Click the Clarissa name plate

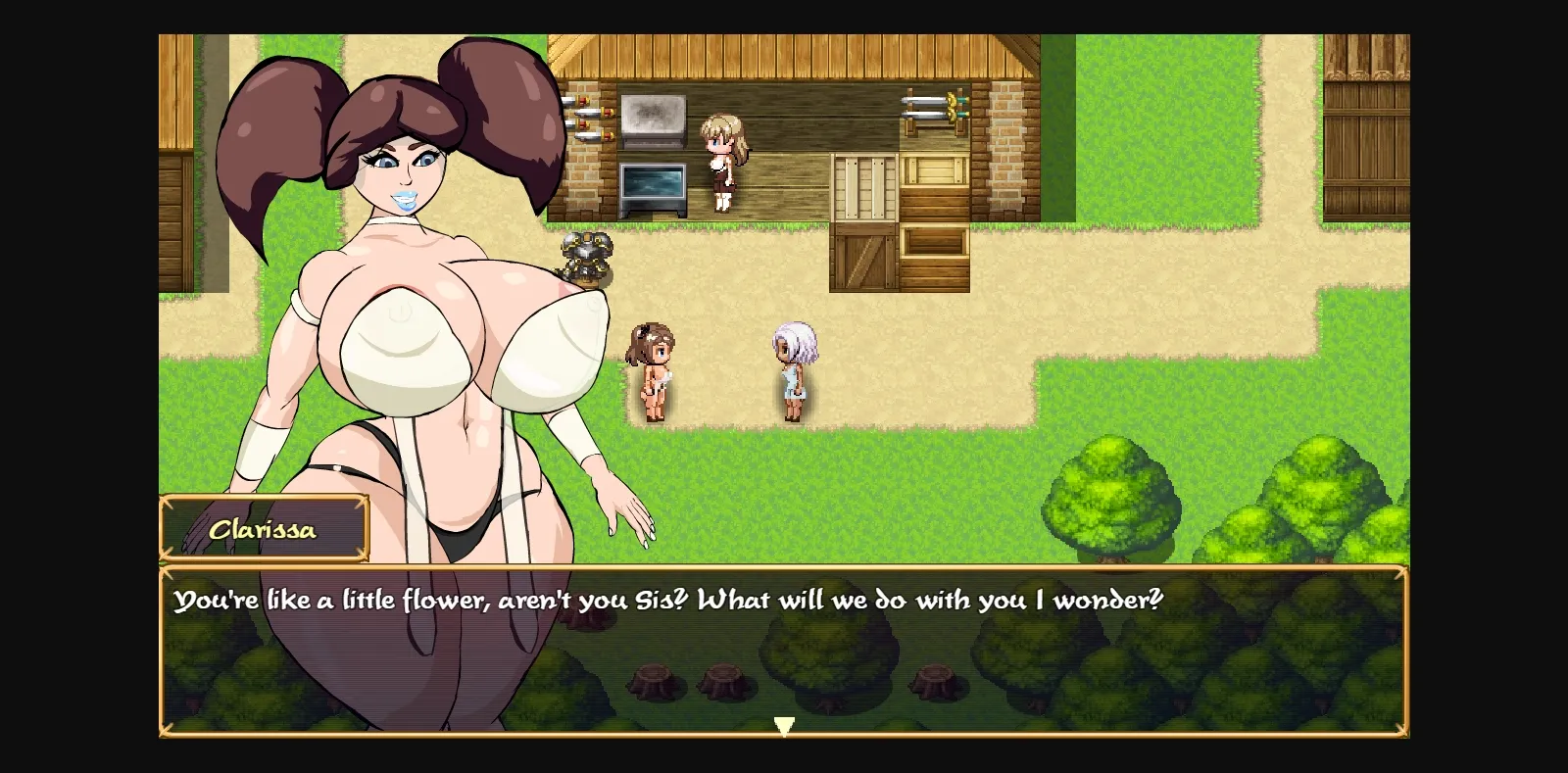click(263, 529)
